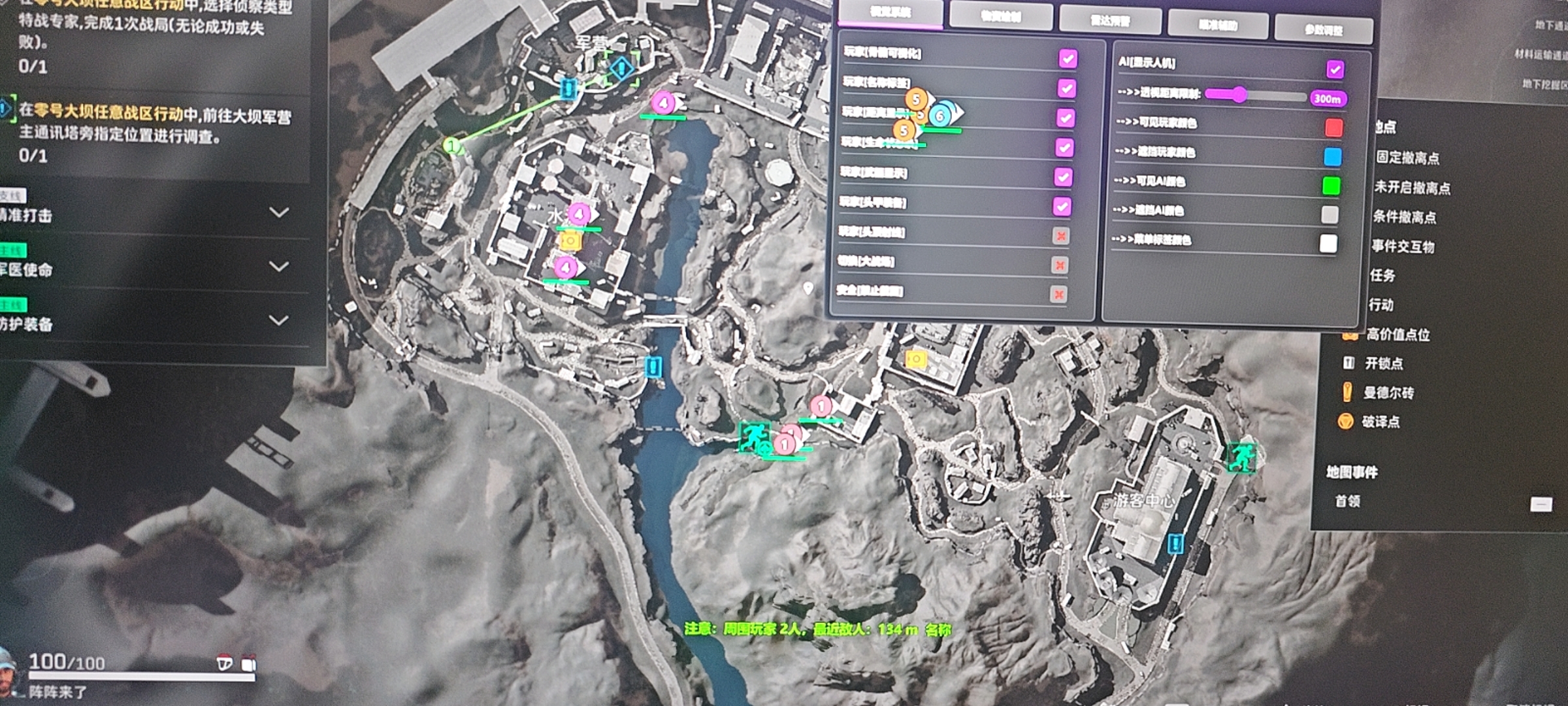Image resolution: width=1568 pixels, height=706 pixels.
Task: Toggle the 高价值点位 legend filter
Action: coord(1397,335)
